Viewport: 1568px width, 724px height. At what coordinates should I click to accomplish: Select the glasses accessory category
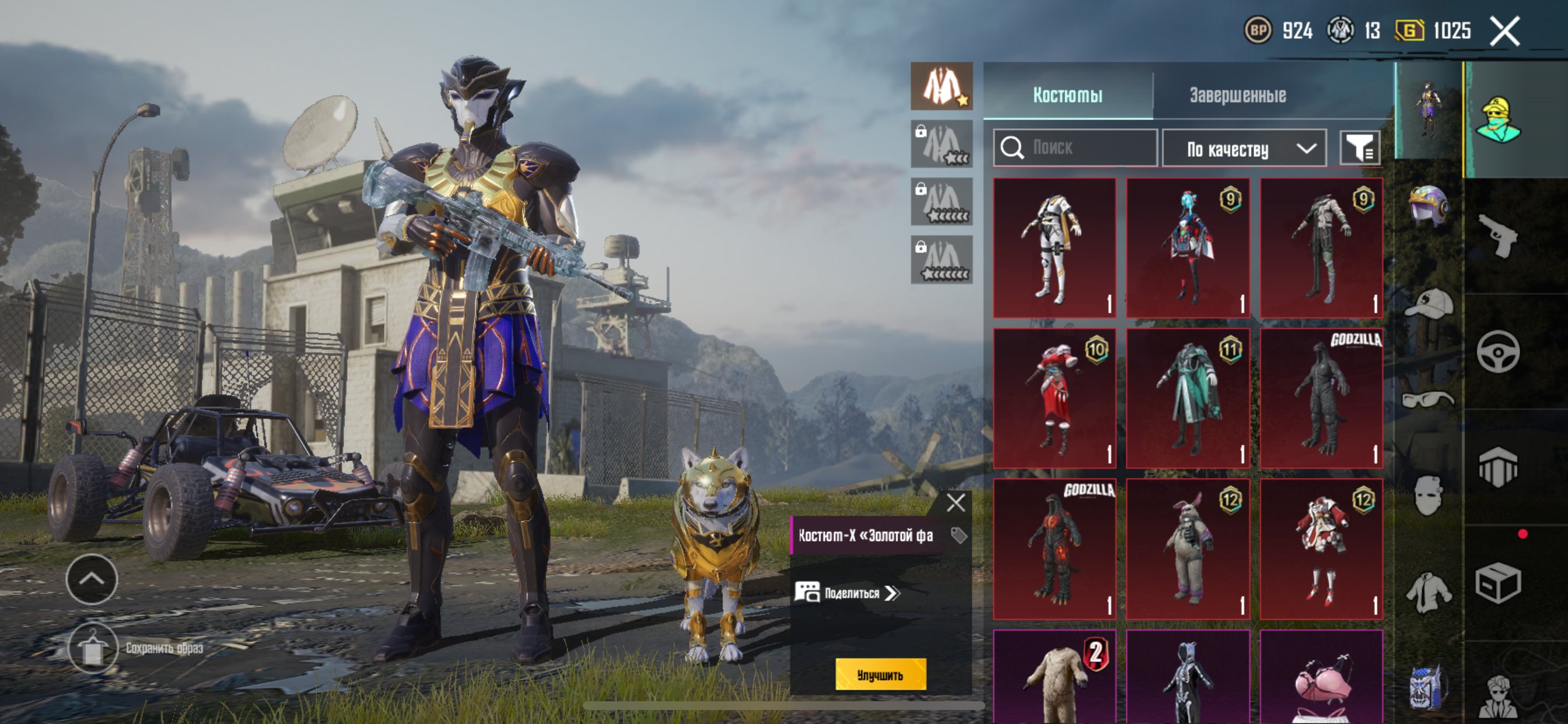[1428, 400]
